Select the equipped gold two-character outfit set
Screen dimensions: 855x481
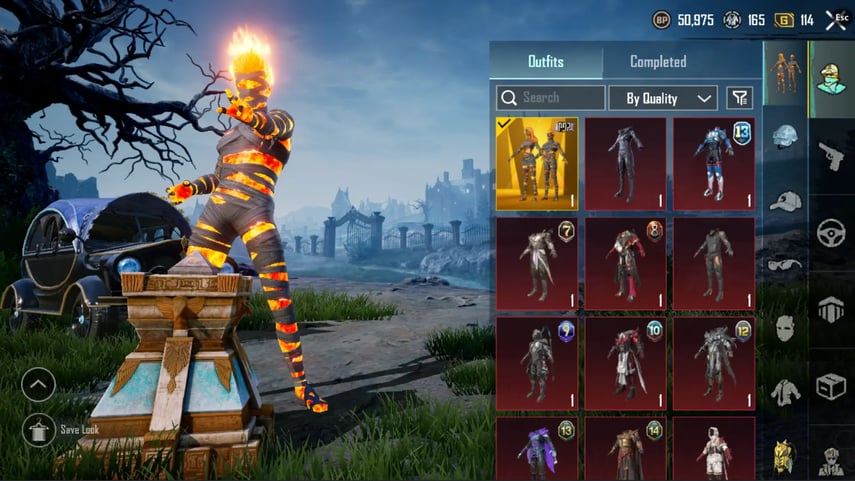[x=537, y=164]
